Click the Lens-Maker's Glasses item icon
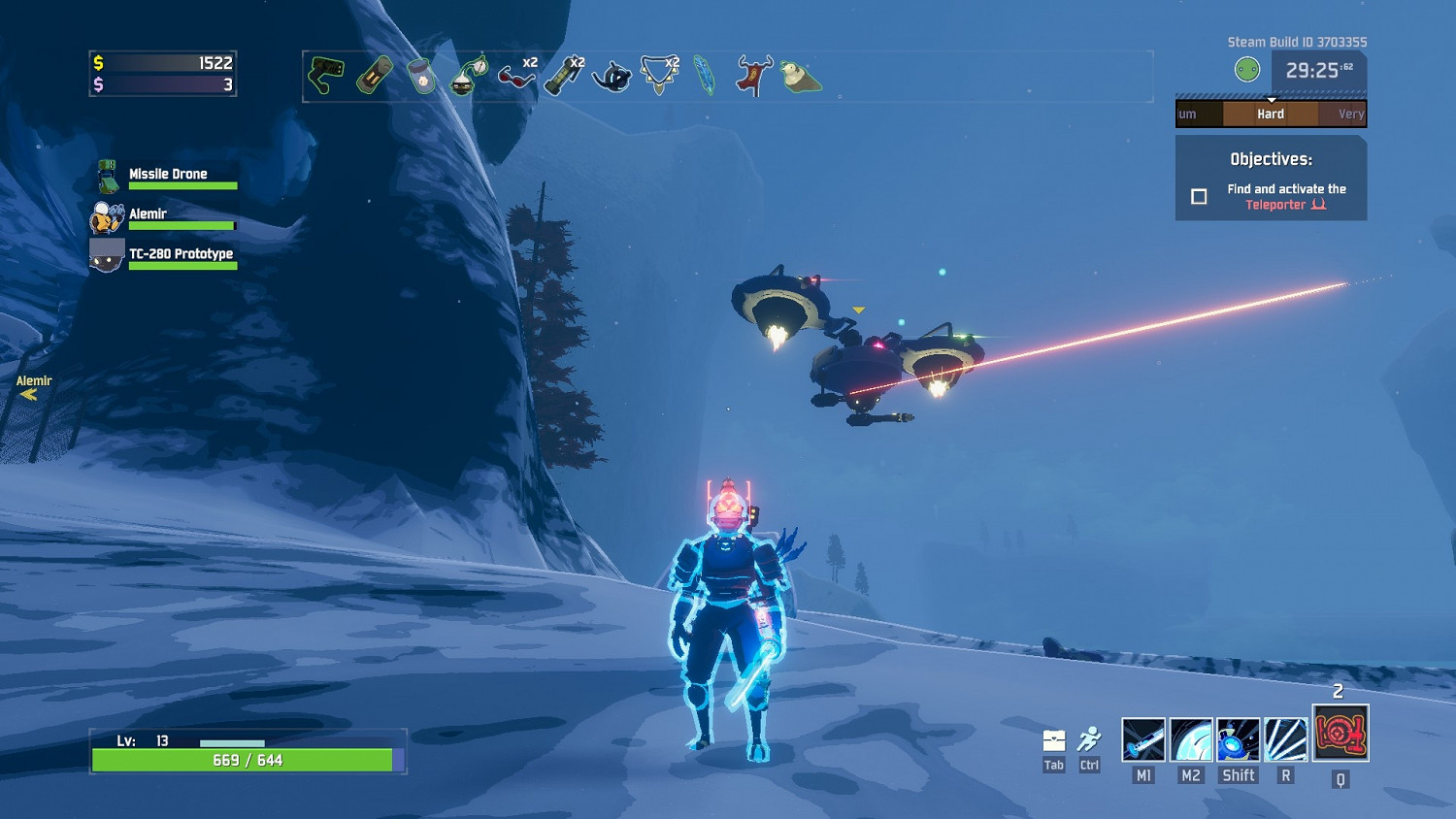 pos(516,76)
